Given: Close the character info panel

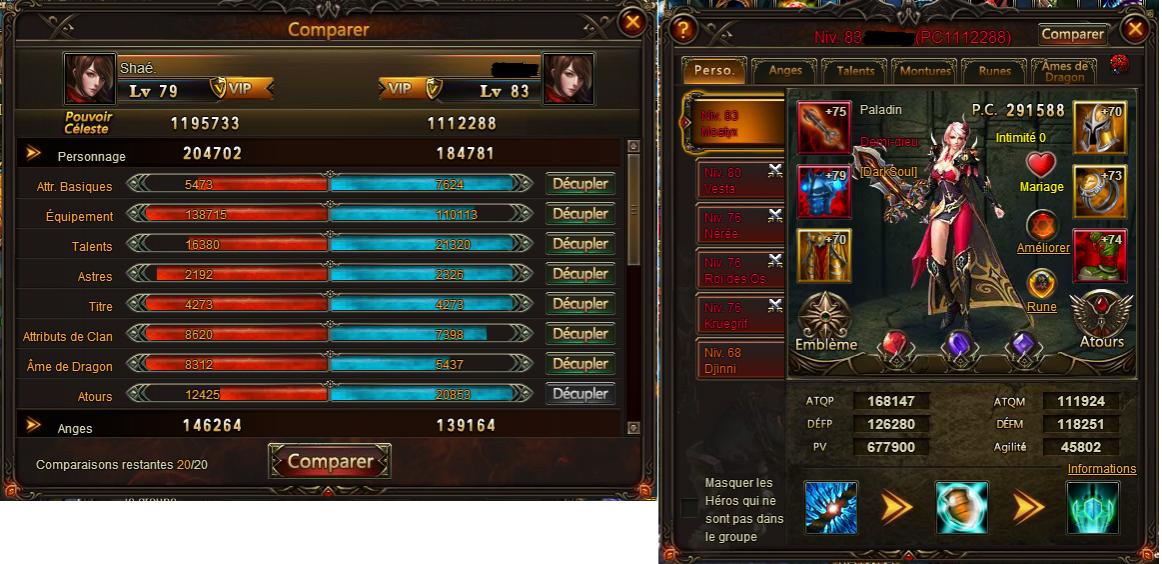Looking at the screenshot, I should 1134,30.
